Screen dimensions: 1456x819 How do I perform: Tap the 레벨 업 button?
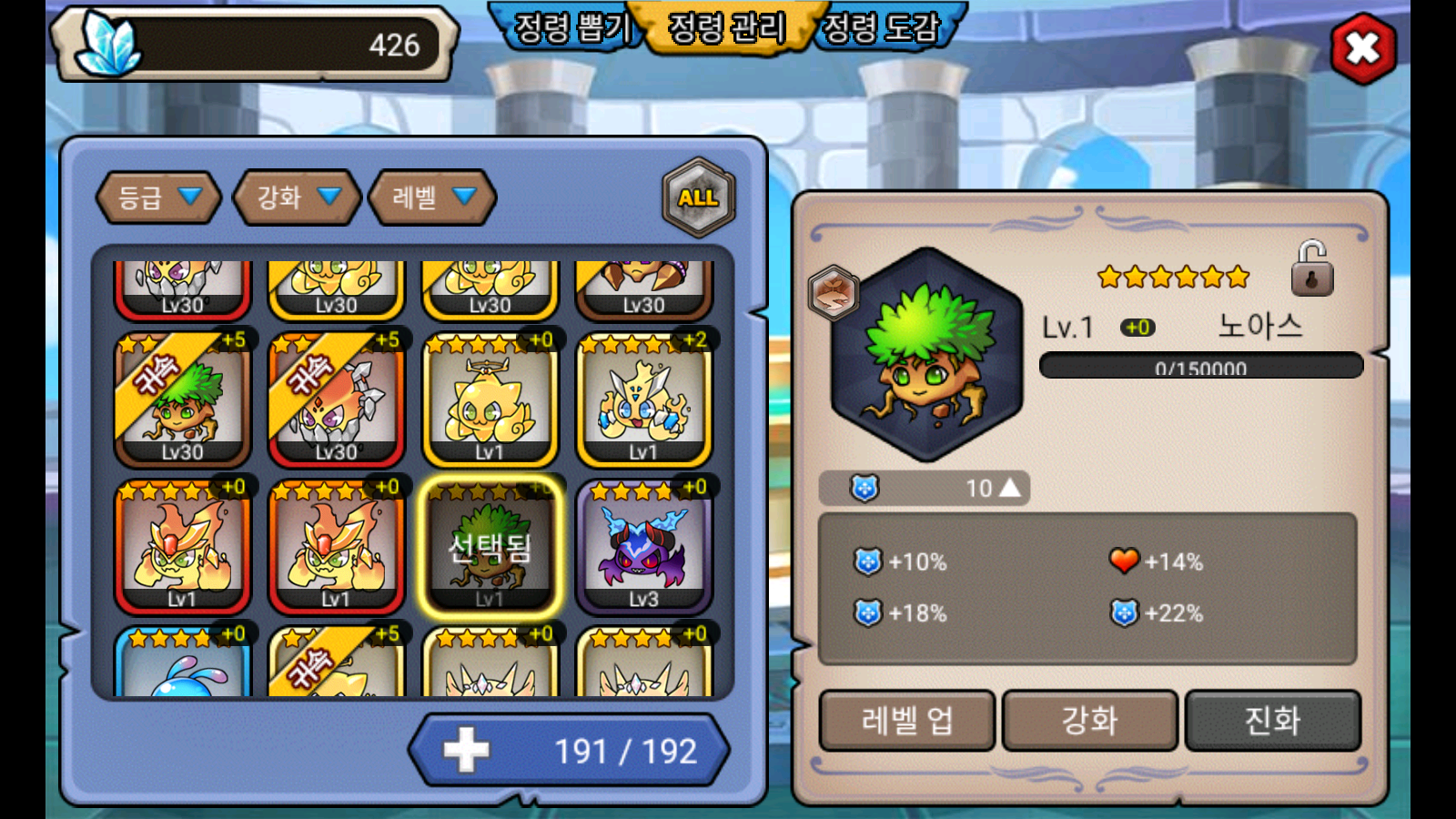[x=907, y=721]
